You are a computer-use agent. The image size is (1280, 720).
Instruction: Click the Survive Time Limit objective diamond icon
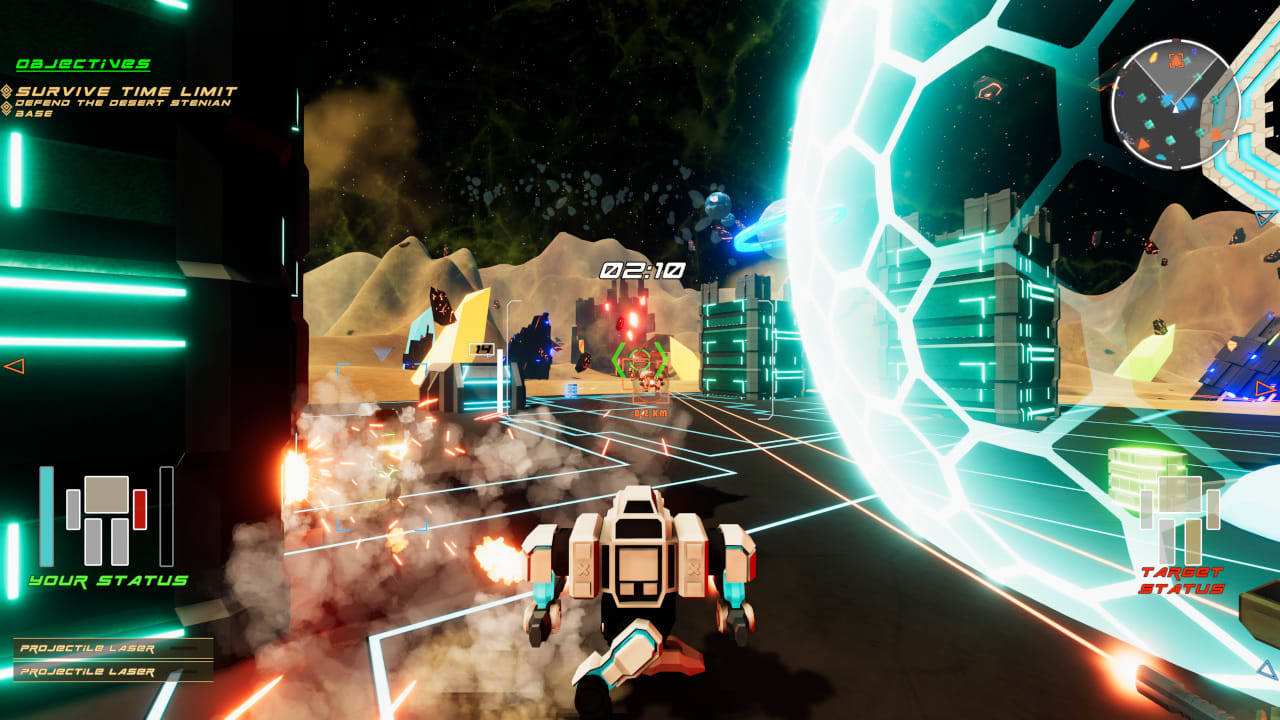click(7, 91)
